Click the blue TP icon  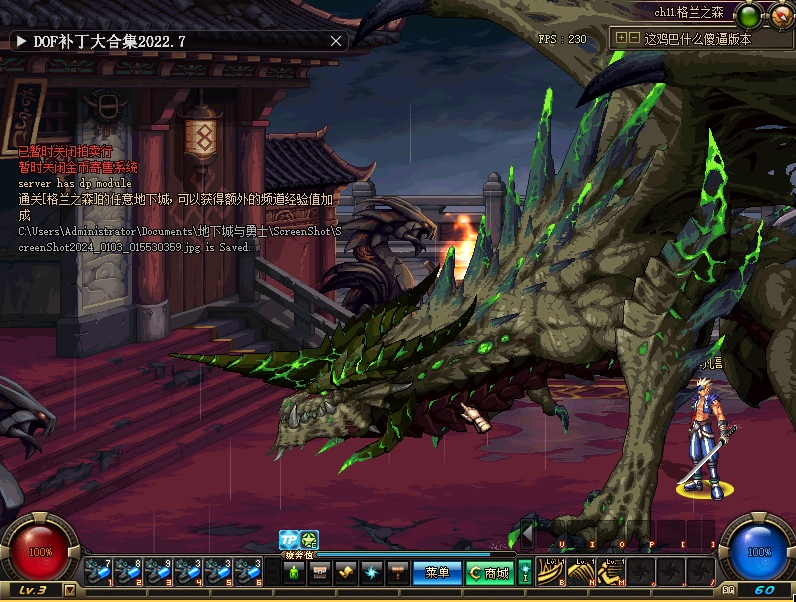288,540
